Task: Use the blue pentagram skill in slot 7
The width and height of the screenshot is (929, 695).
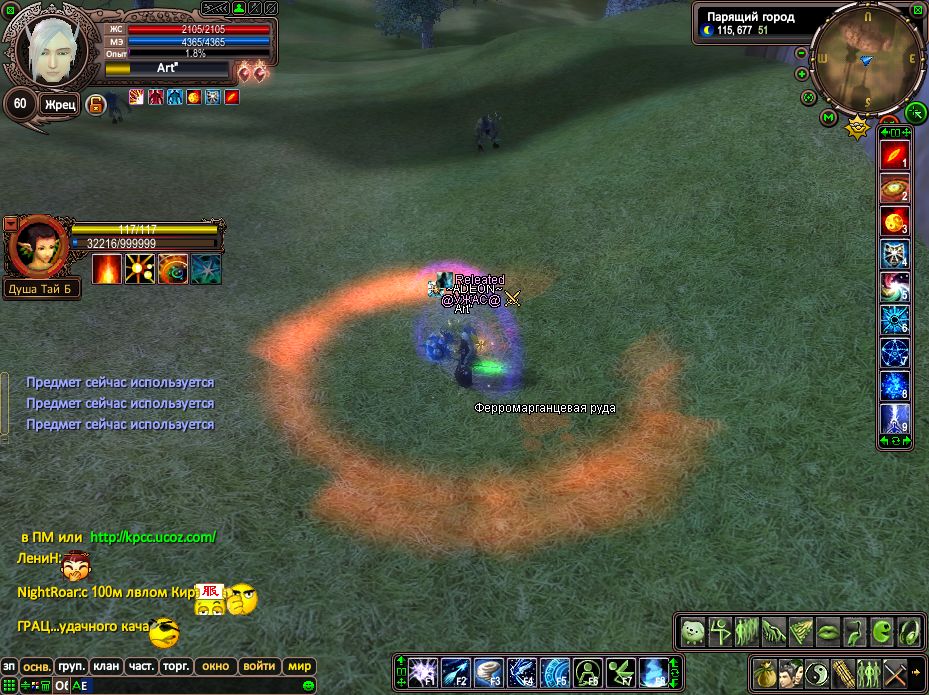Action: 894,352
